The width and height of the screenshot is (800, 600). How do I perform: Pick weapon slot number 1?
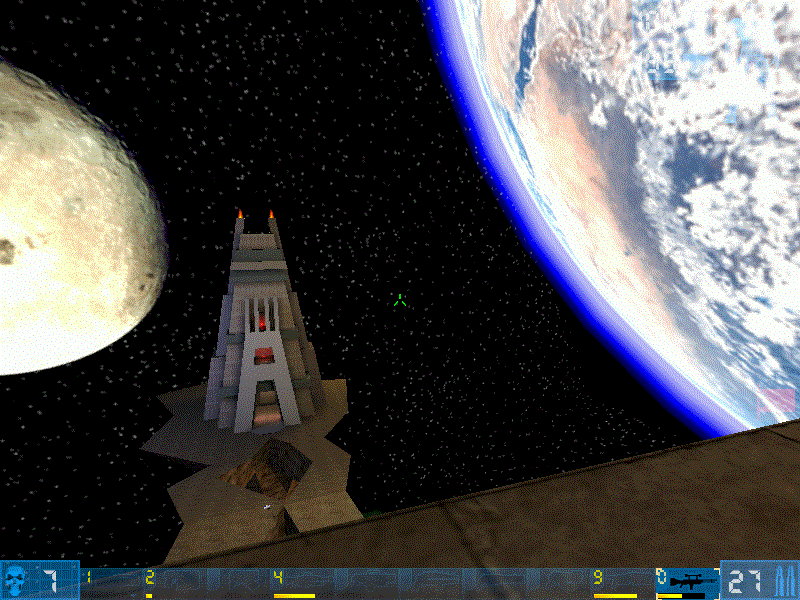[x=88, y=578]
